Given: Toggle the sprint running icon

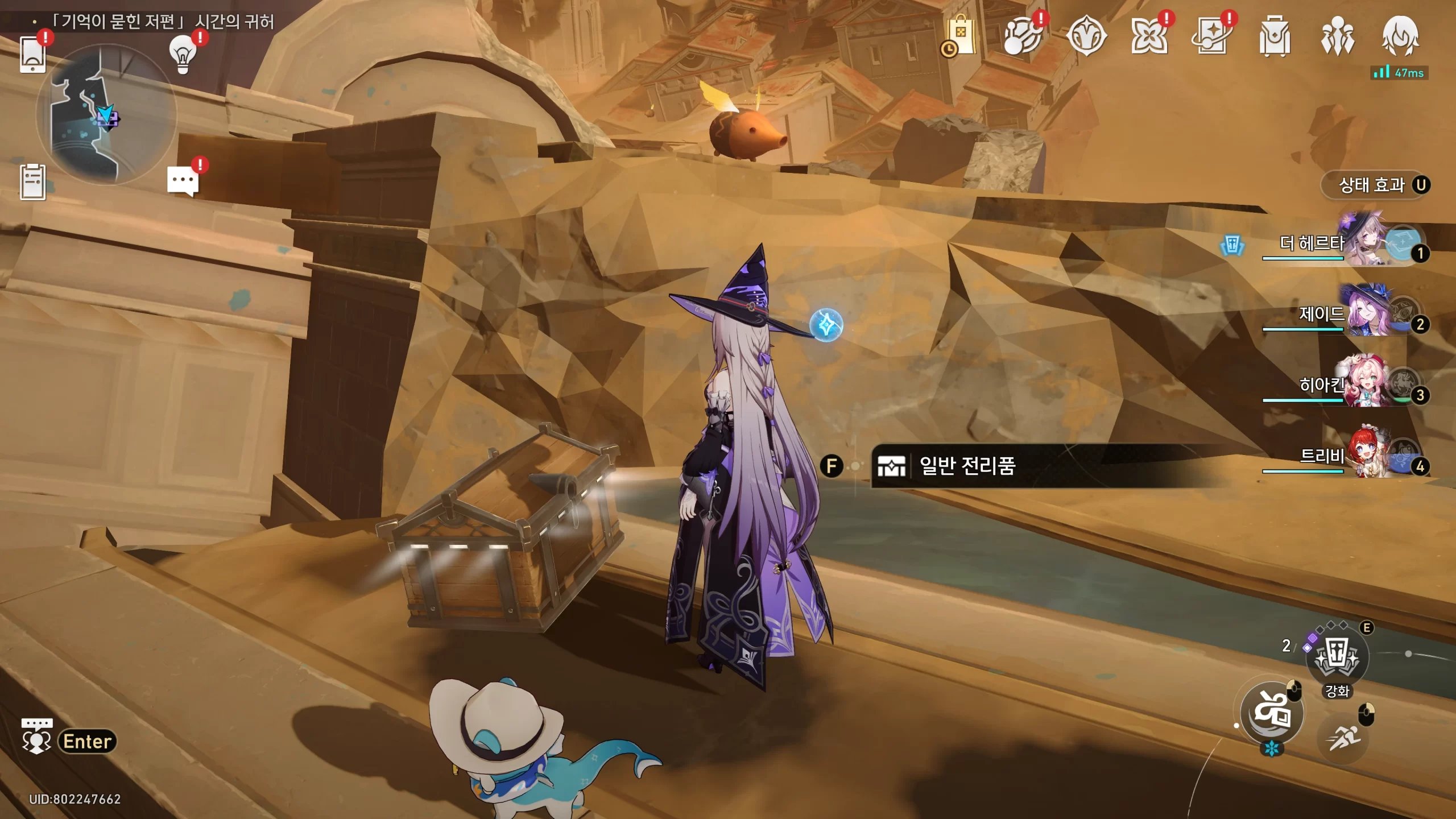Looking at the screenshot, I should click(x=1343, y=738).
